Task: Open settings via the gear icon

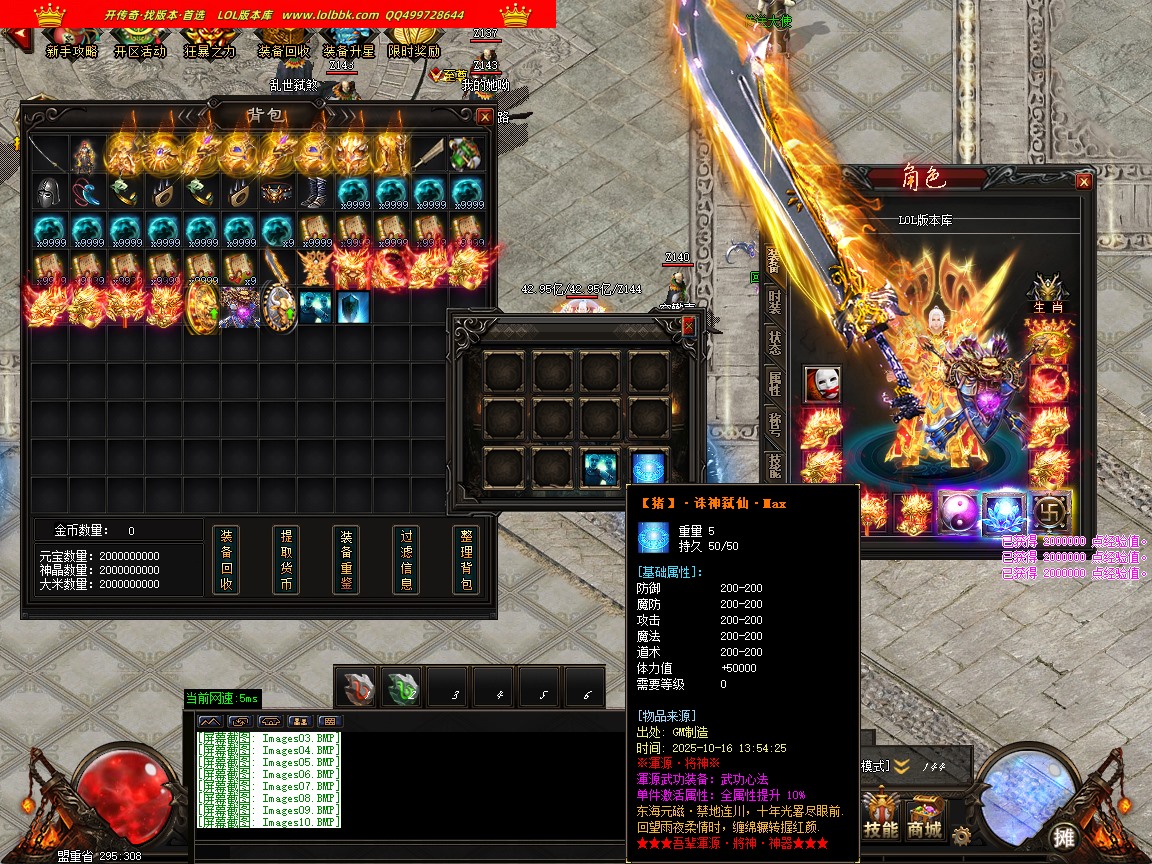Action: [962, 836]
